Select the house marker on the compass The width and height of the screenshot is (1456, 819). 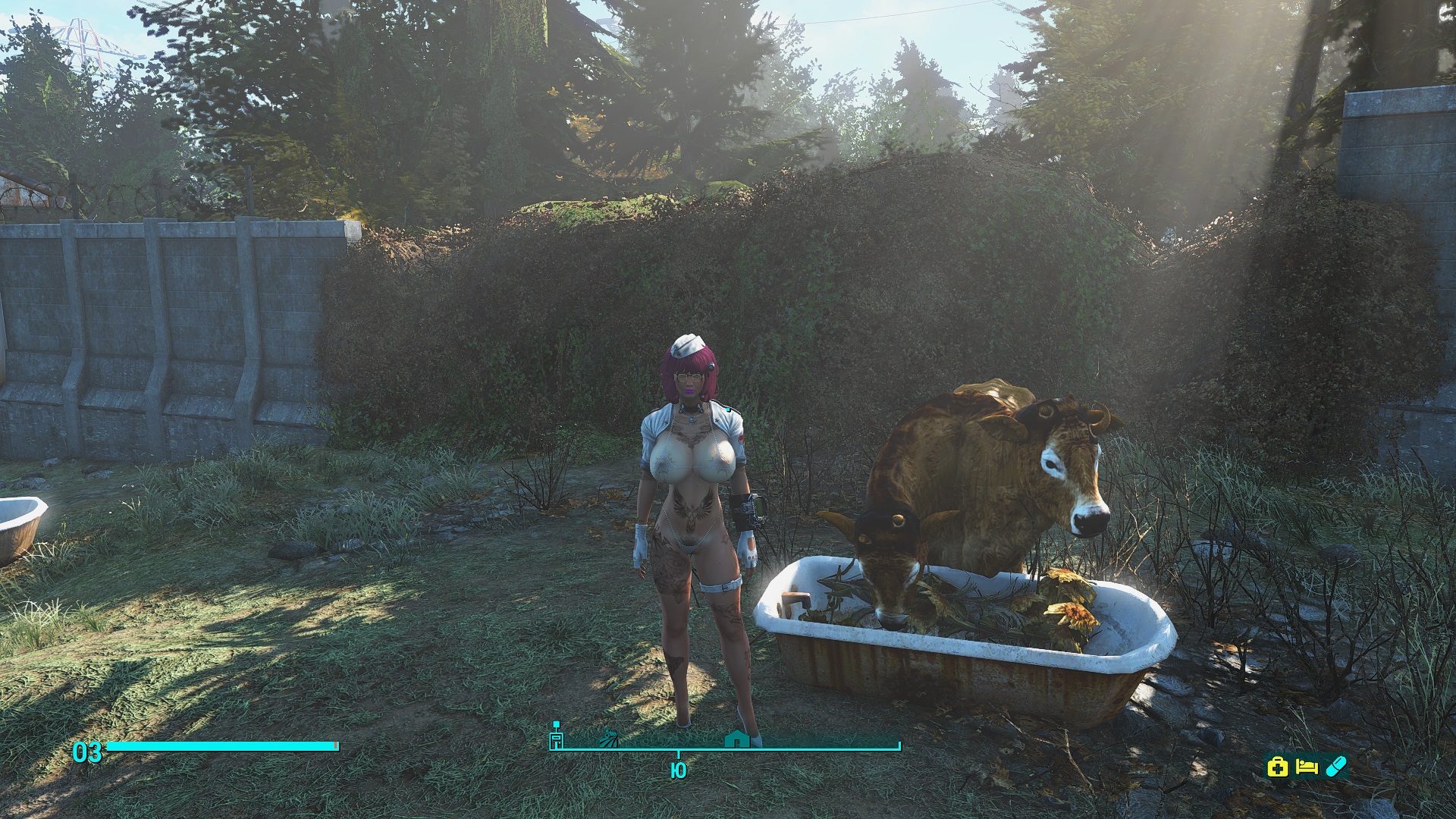[736, 738]
